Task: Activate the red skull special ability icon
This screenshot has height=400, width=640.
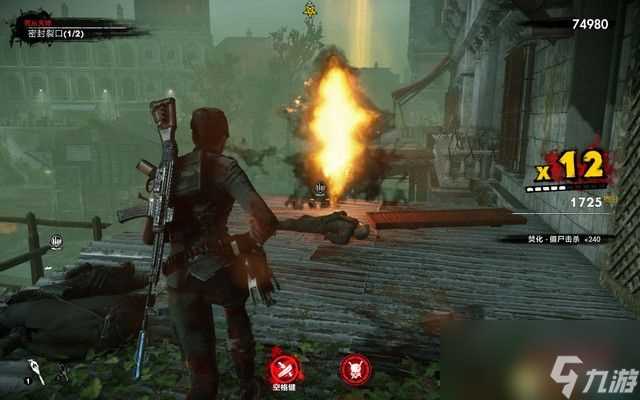Action: tap(351, 367)
